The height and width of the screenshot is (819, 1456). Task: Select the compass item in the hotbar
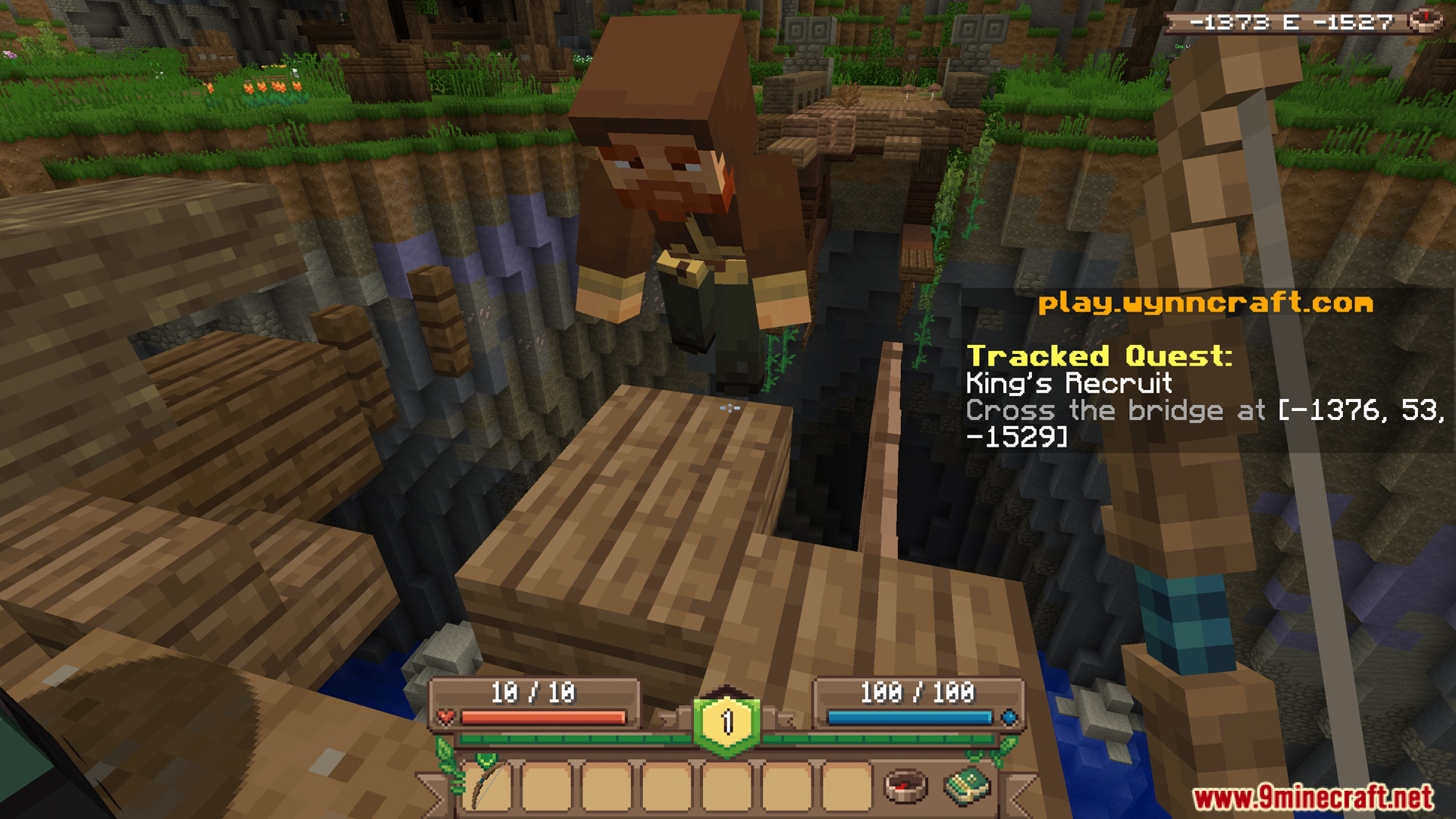coord(905,786)
